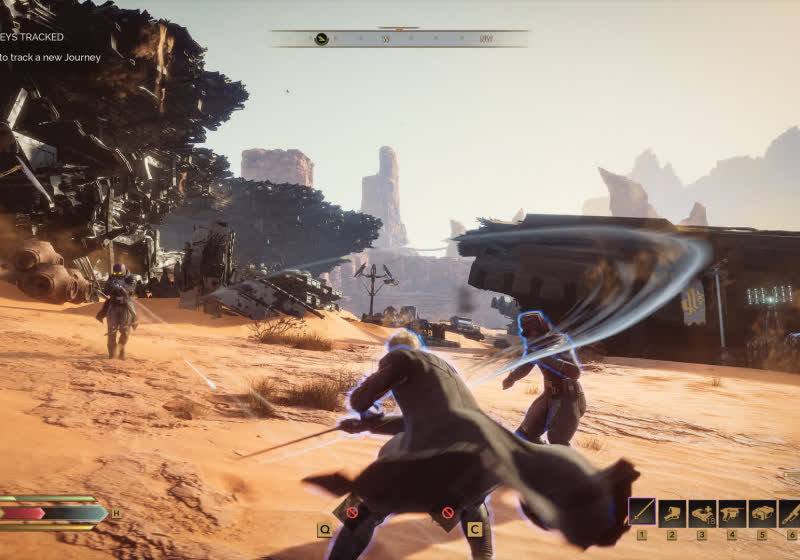Select the boxy device in hotbar slot 5
The height and width of the screenshot is (560, 800).
coord(762,513)
